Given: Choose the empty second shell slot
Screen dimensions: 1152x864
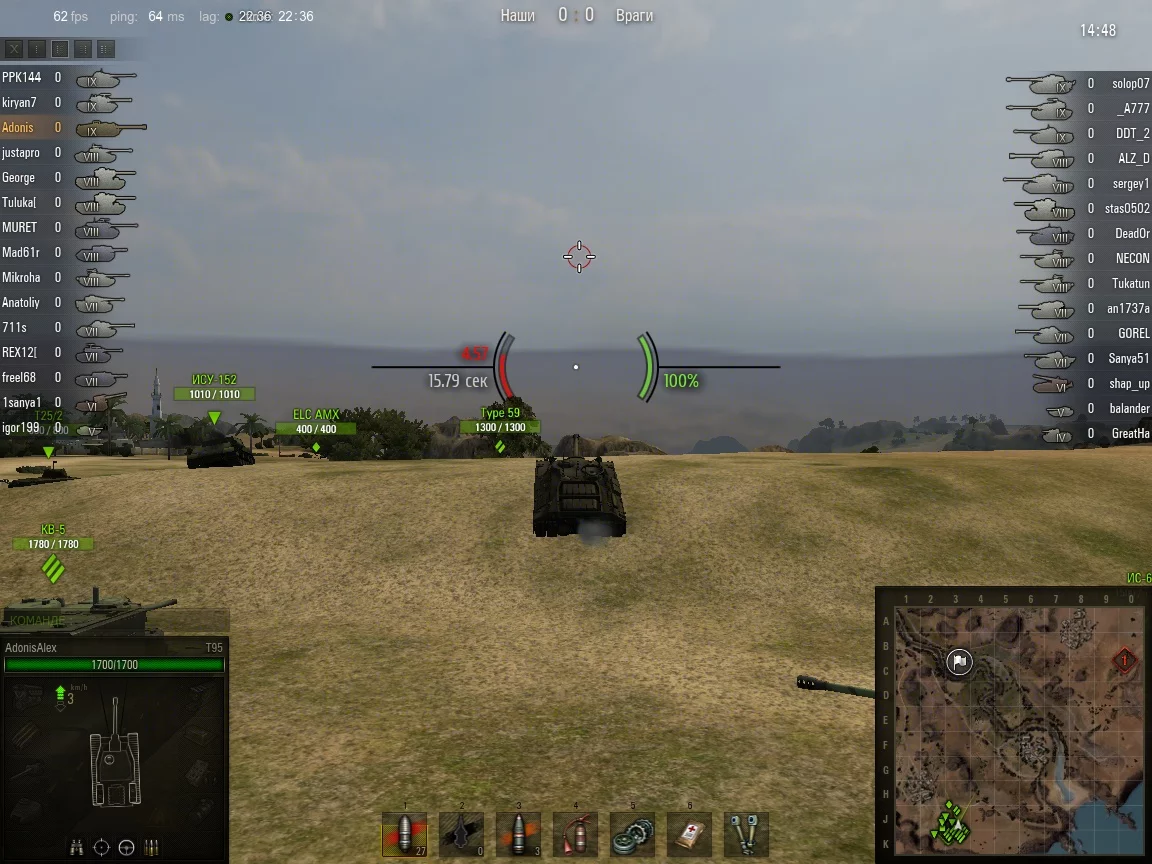Looking at the screenshot, I should click(461, 834).
